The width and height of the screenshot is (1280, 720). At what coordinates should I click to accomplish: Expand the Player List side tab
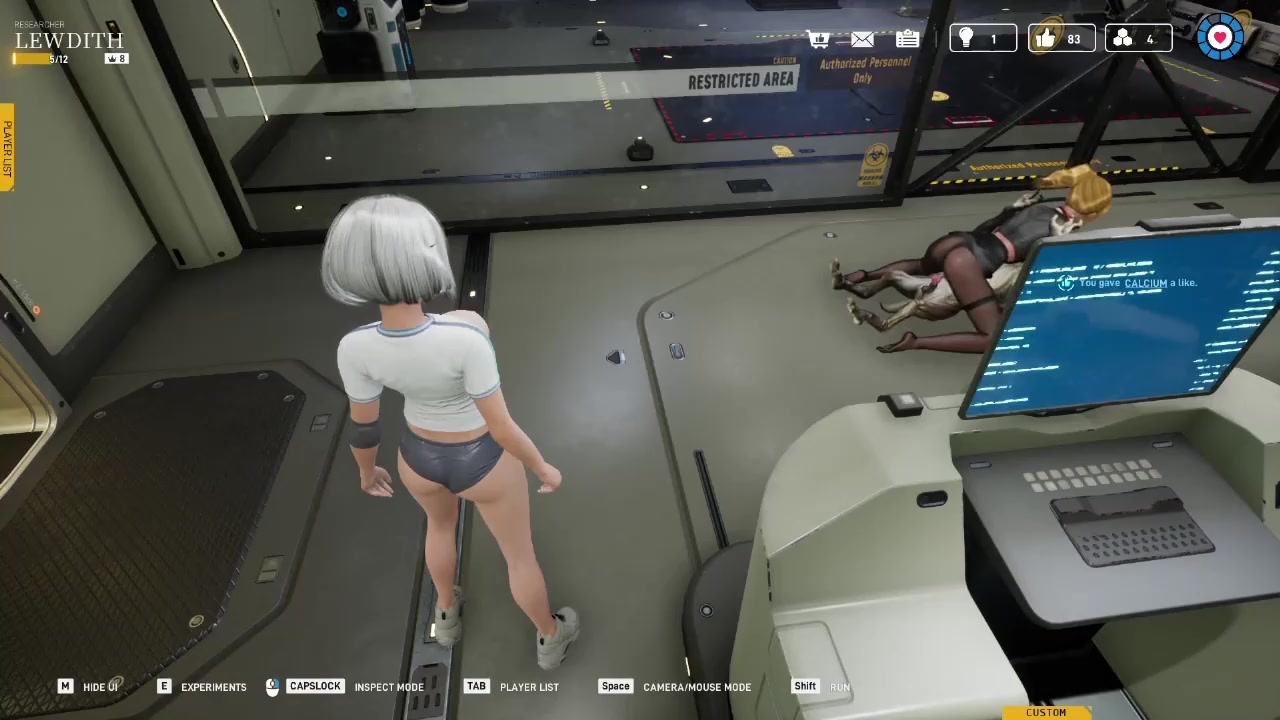point(7,148)
